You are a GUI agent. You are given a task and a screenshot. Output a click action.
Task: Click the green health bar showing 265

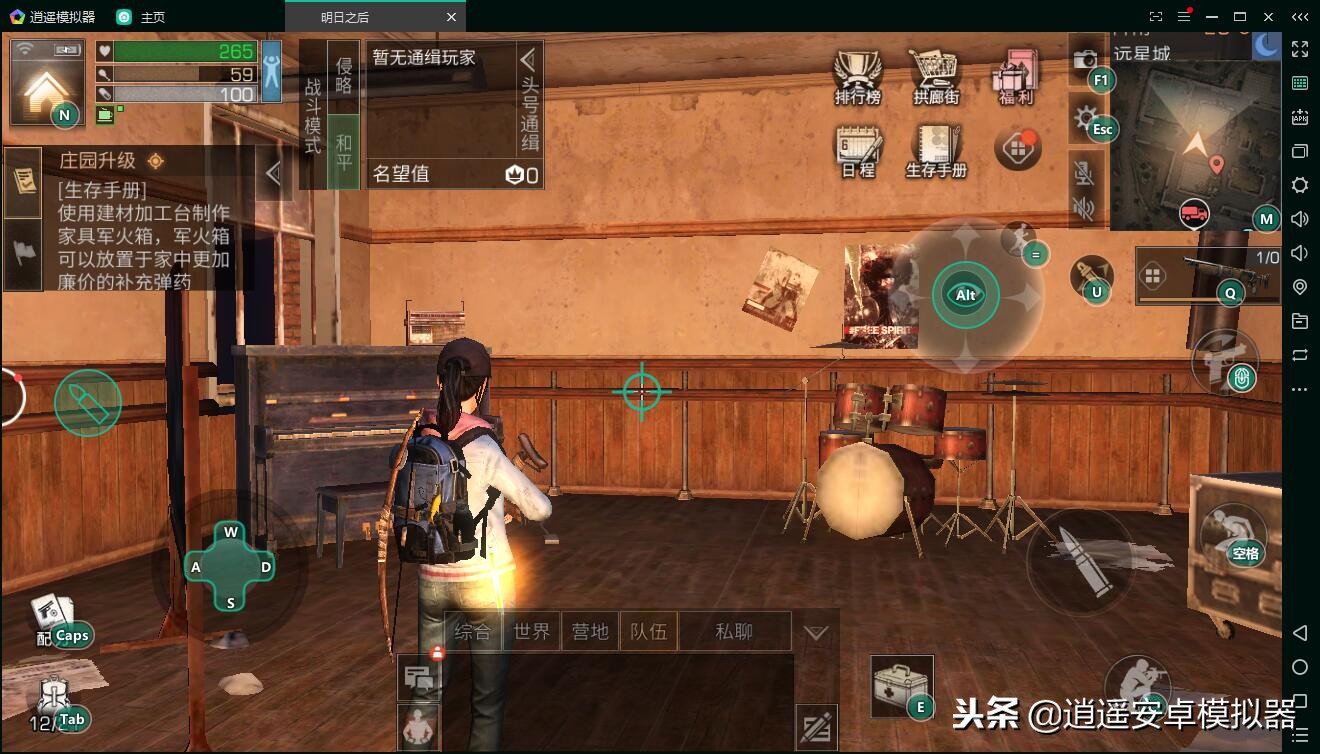pyautogui.click(x=180, y=49)
